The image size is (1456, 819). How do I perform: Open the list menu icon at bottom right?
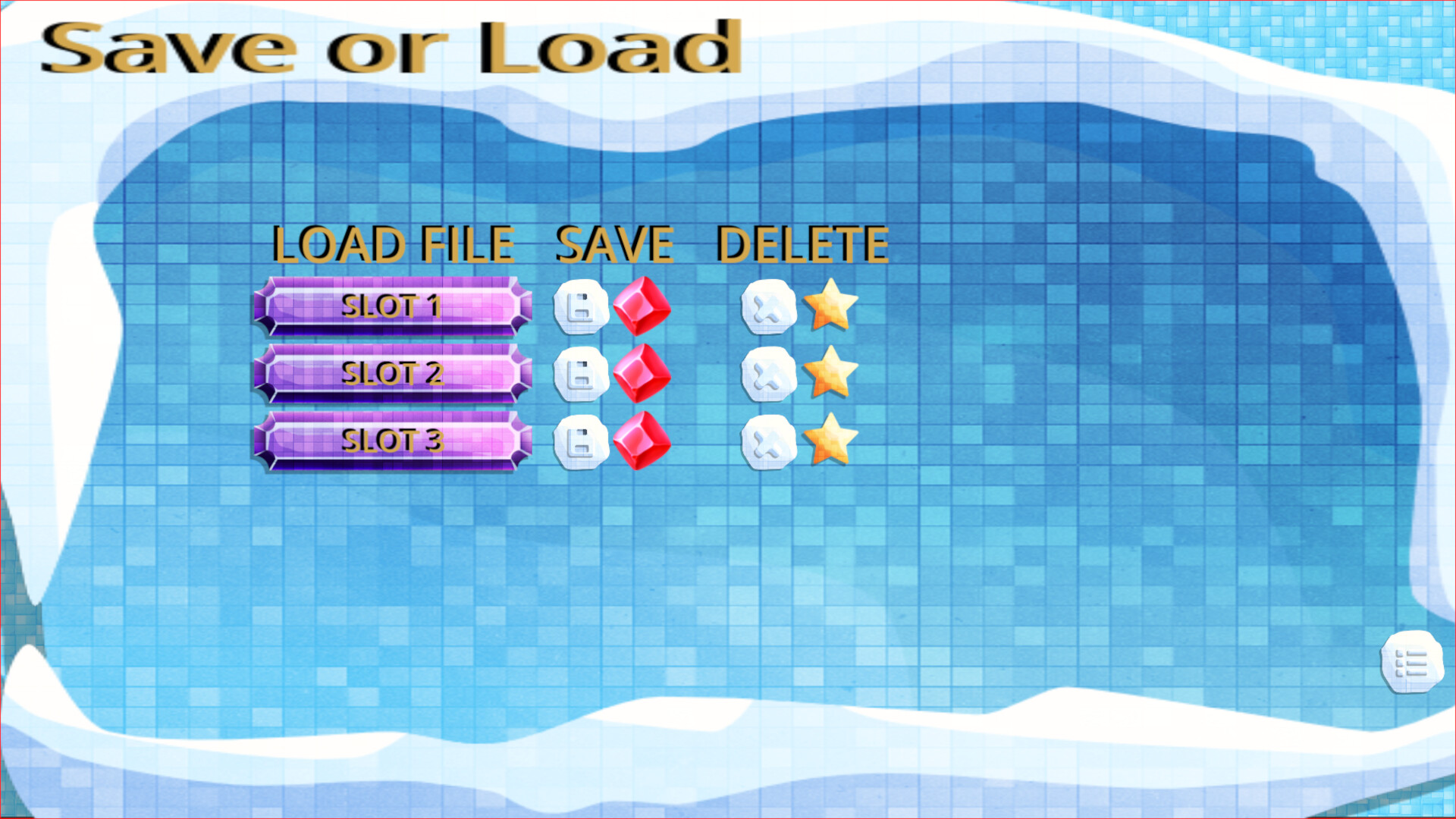click(1412, 664)
